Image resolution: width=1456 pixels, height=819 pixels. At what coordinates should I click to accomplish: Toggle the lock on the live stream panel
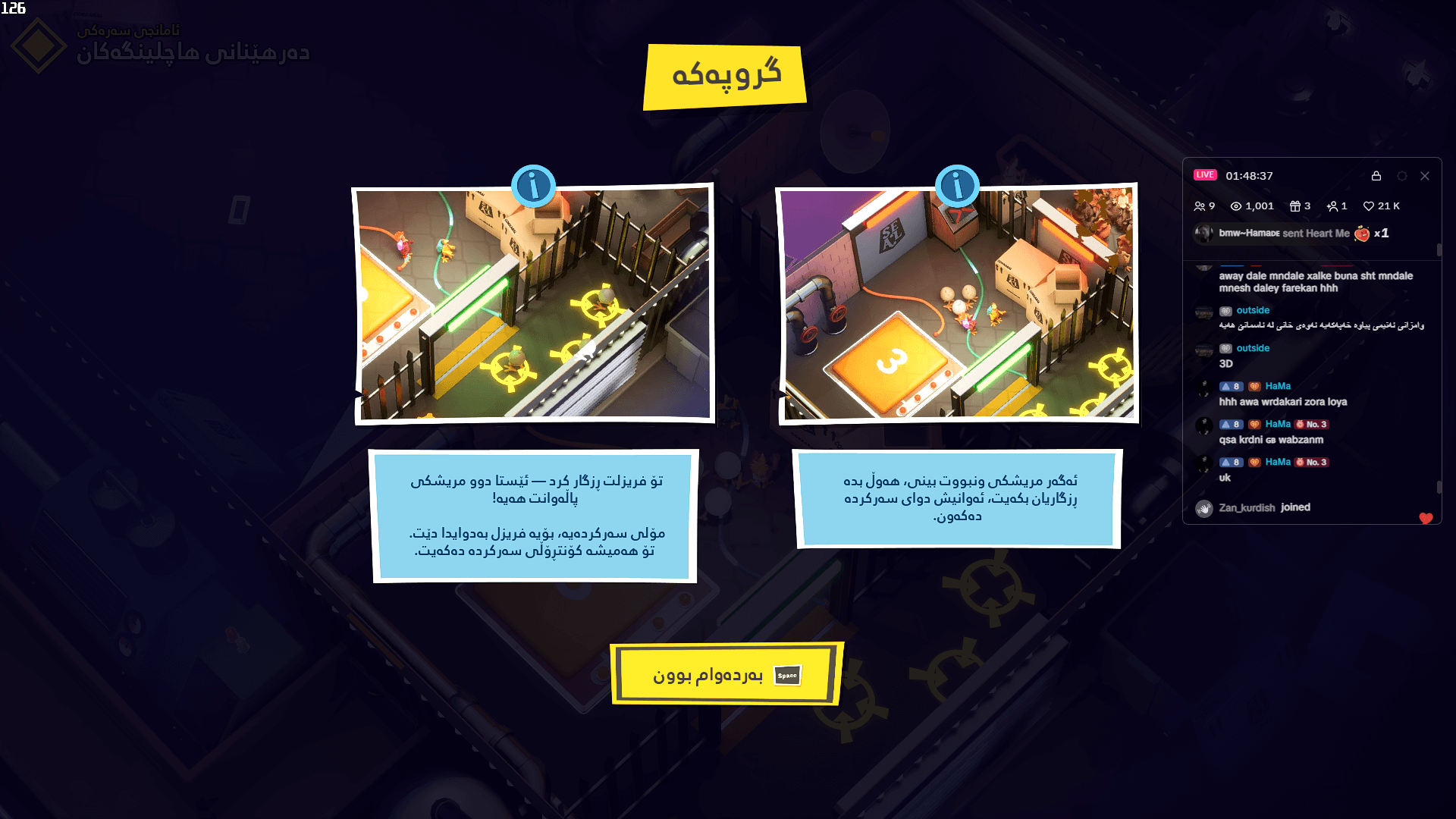1377,175
